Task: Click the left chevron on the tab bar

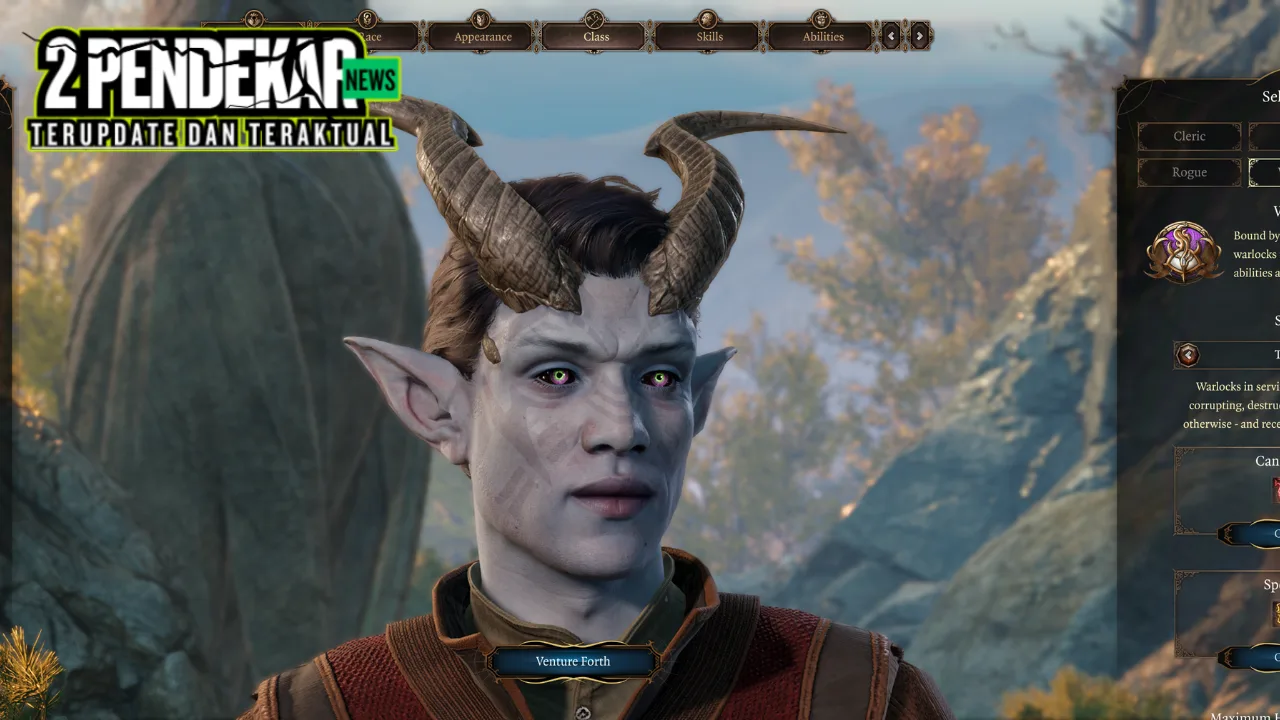Action: [x=891, y=36]
